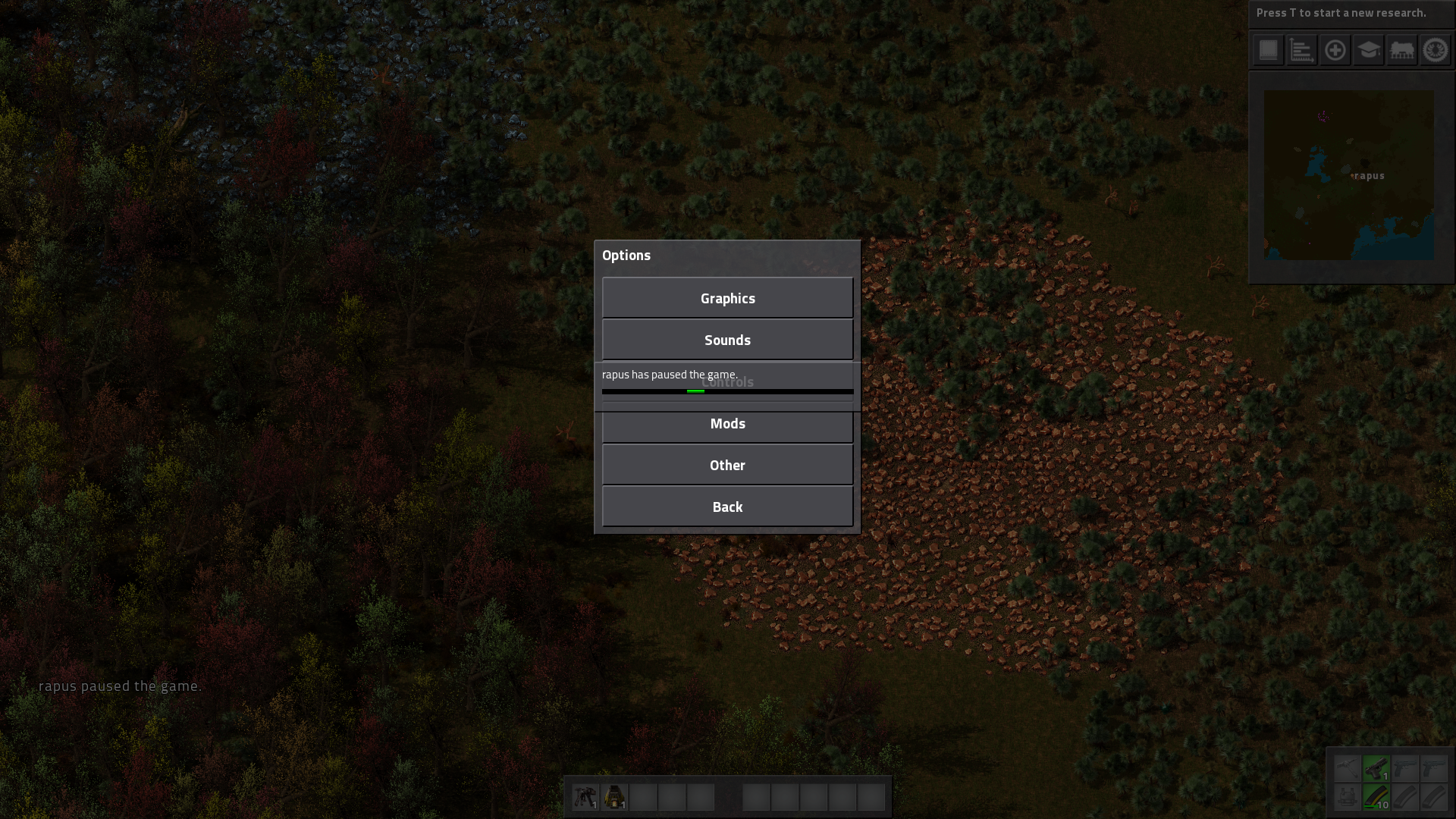The width and height of the screenshot is (1456, 819).
Task: Pick the stone furnace hotbar slot
Action: [x=614, y=797]
